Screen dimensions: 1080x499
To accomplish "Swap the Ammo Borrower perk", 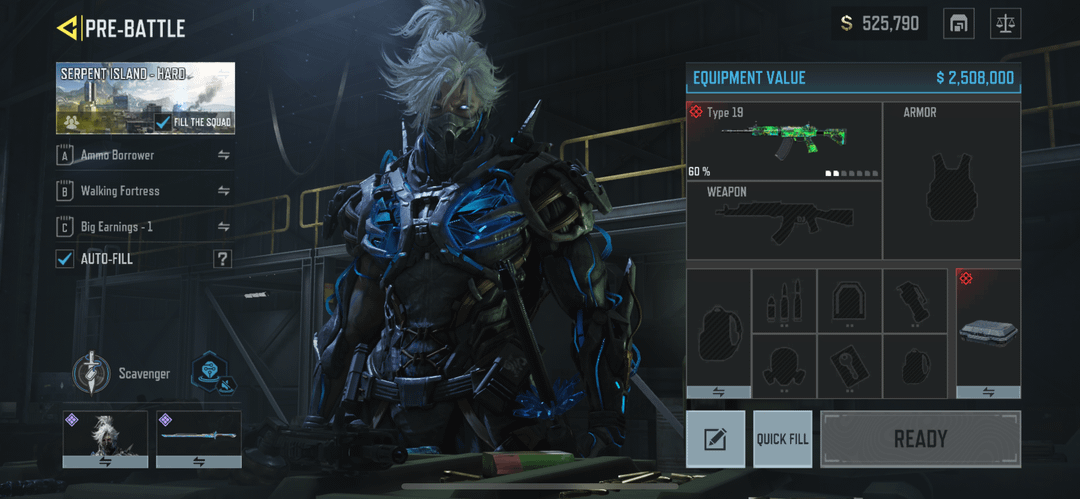I will 224,155.
